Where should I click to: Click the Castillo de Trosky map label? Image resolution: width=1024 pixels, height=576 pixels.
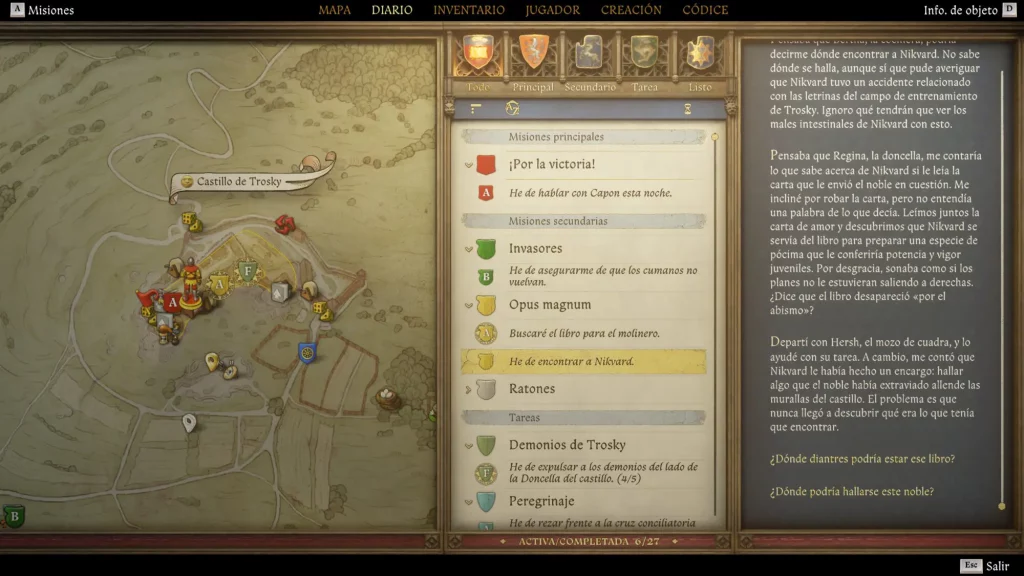238,182
